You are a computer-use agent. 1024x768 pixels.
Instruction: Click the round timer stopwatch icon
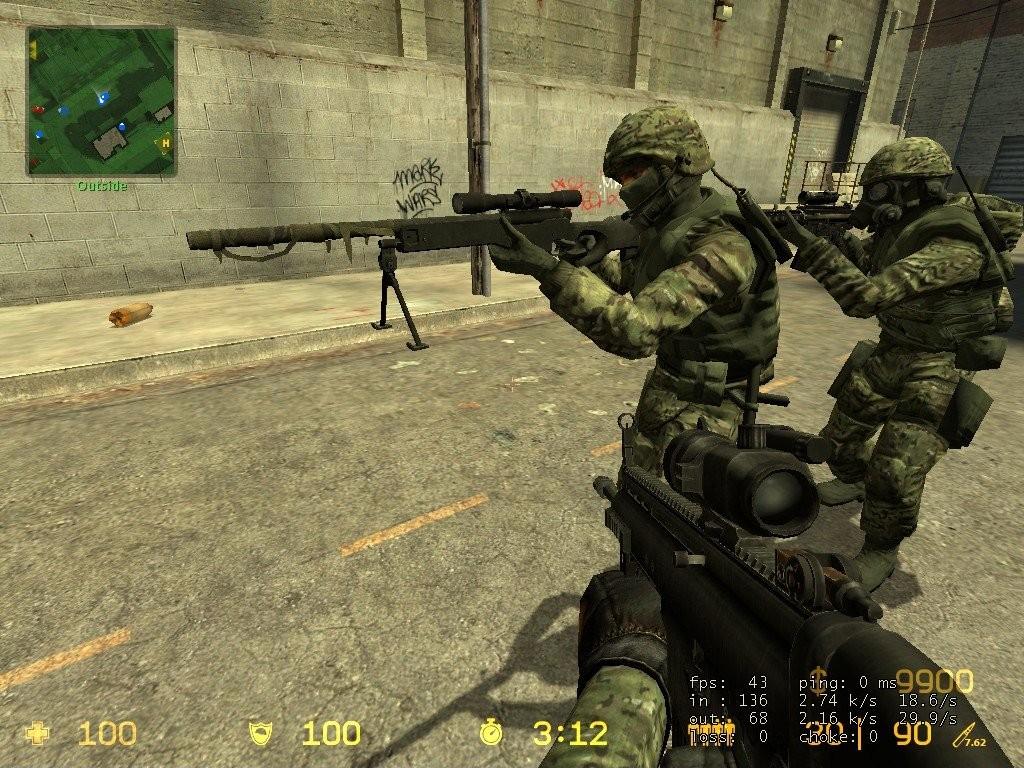coord(491,734)
